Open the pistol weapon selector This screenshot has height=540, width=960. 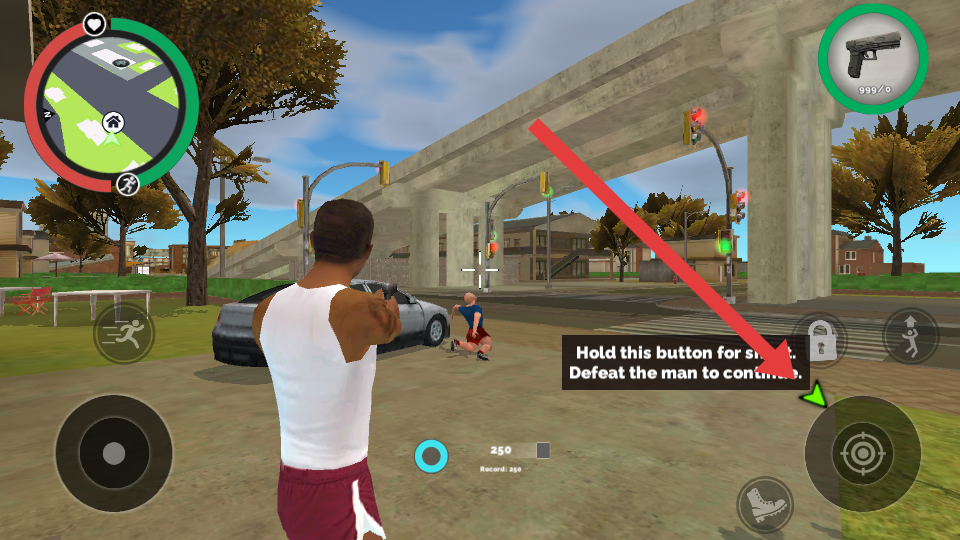click(872, 59)
